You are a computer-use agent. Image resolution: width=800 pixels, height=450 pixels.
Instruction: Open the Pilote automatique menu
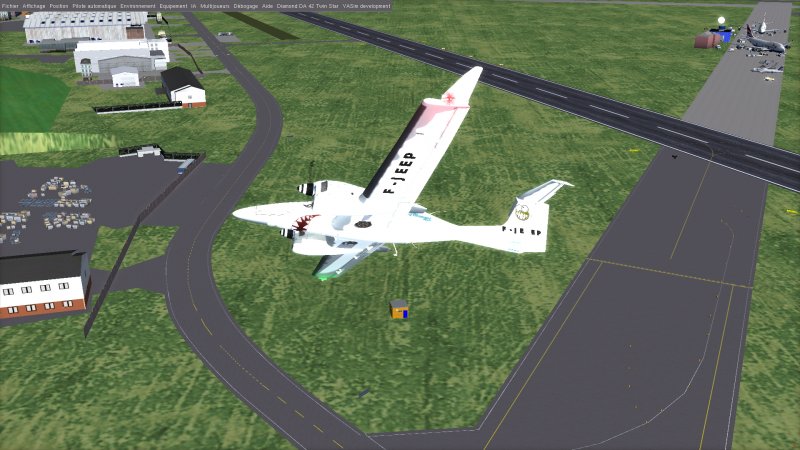tap(94, 5)
